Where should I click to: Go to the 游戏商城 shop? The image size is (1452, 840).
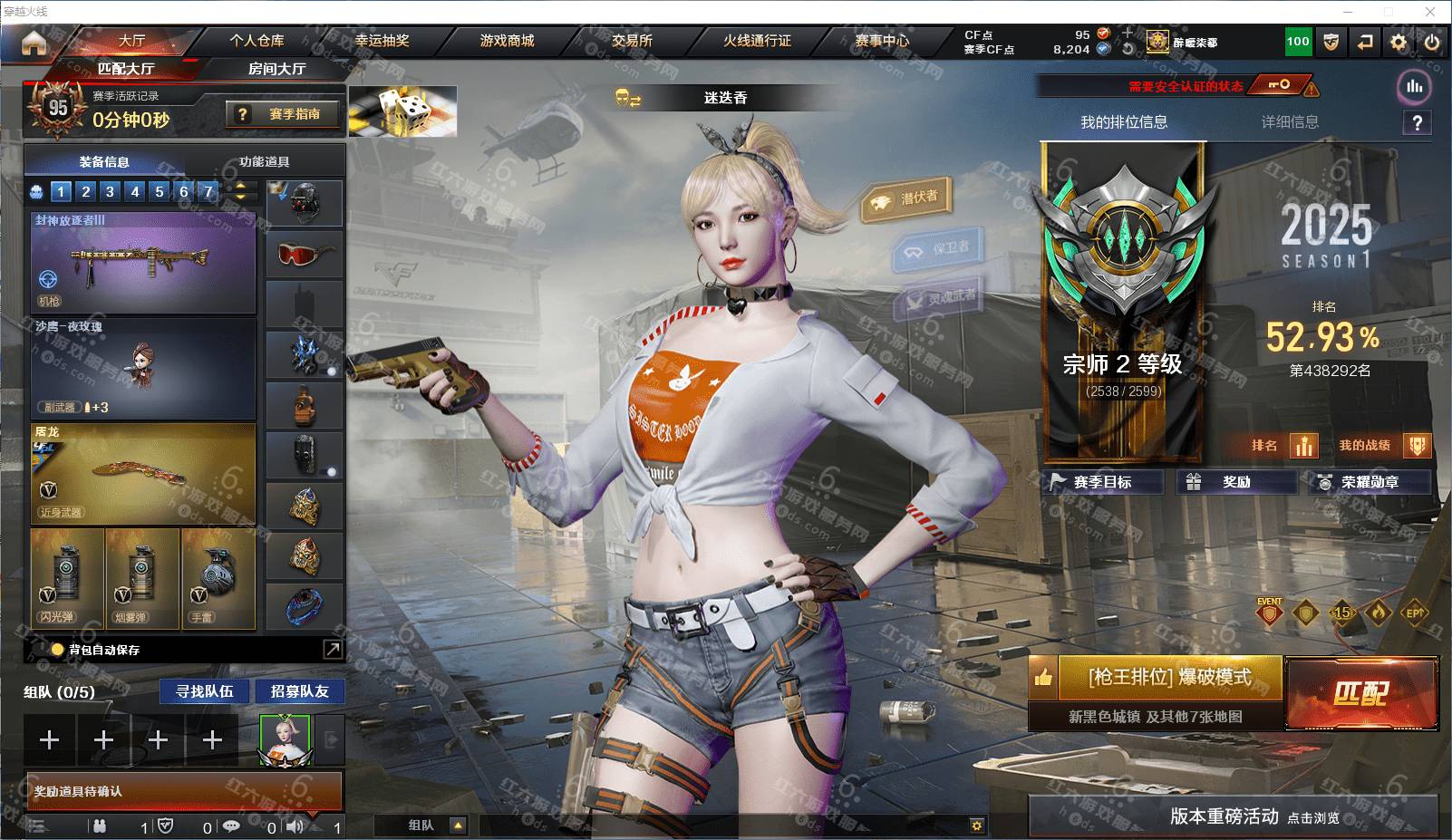point(507,41)
